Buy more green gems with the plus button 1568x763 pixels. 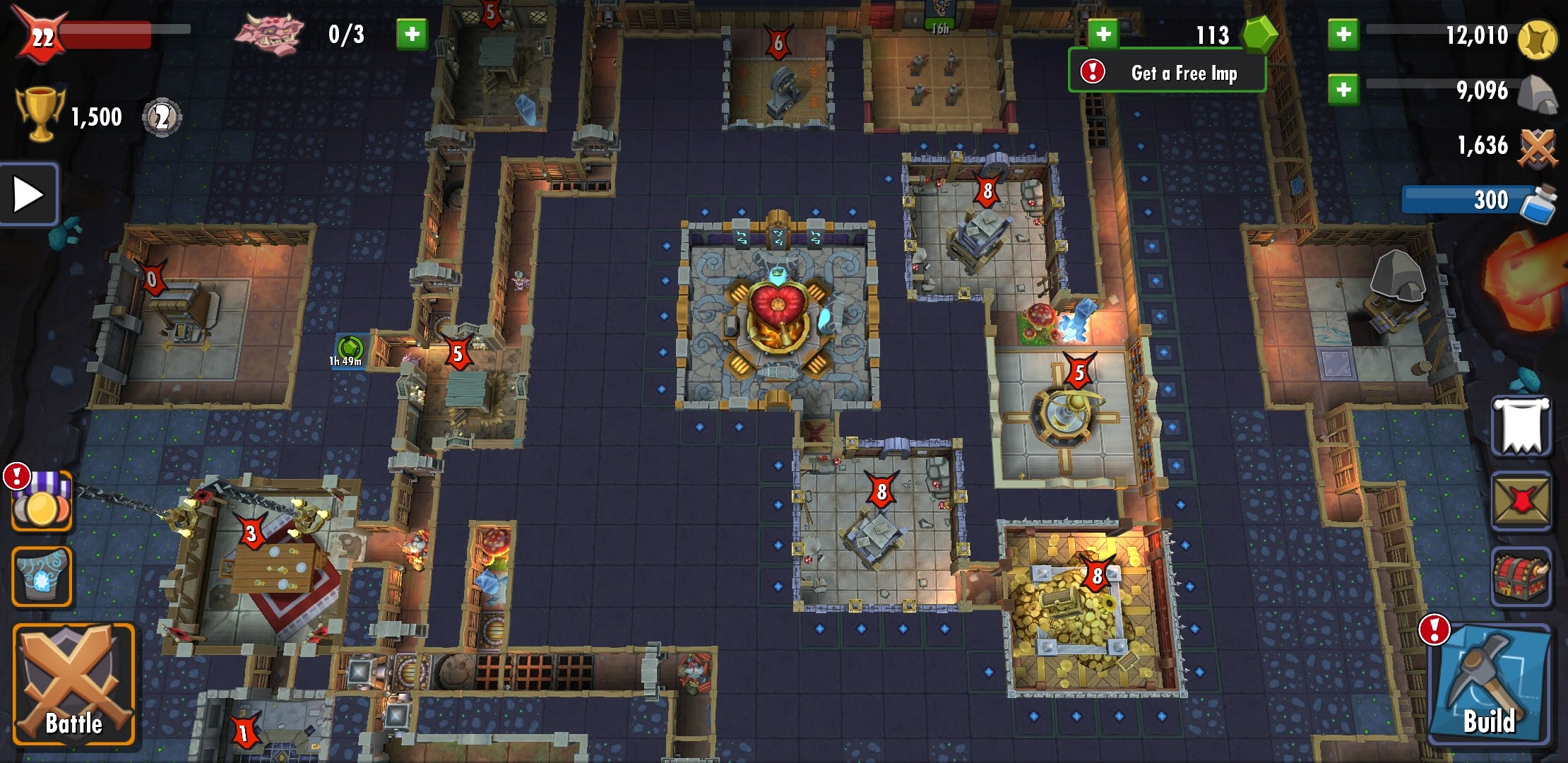[x=1103, y=34]
